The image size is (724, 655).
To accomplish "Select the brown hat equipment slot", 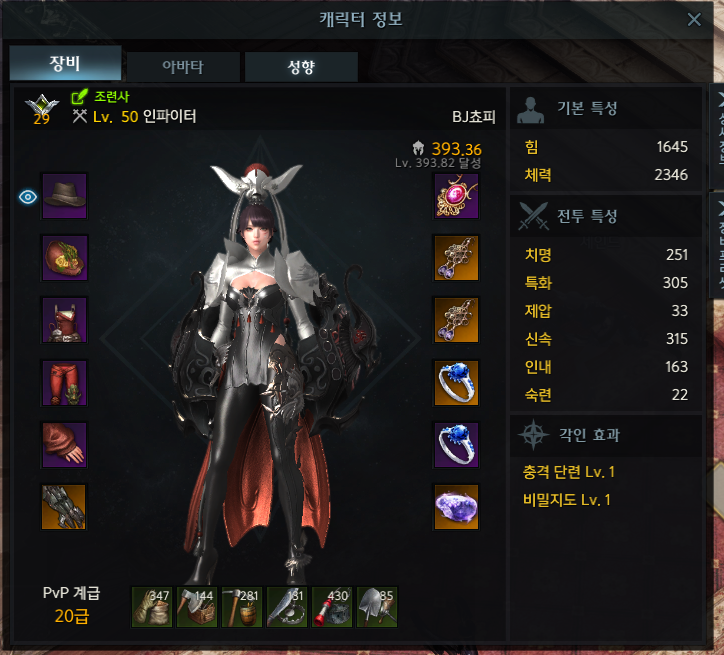I will pos(65,196).
